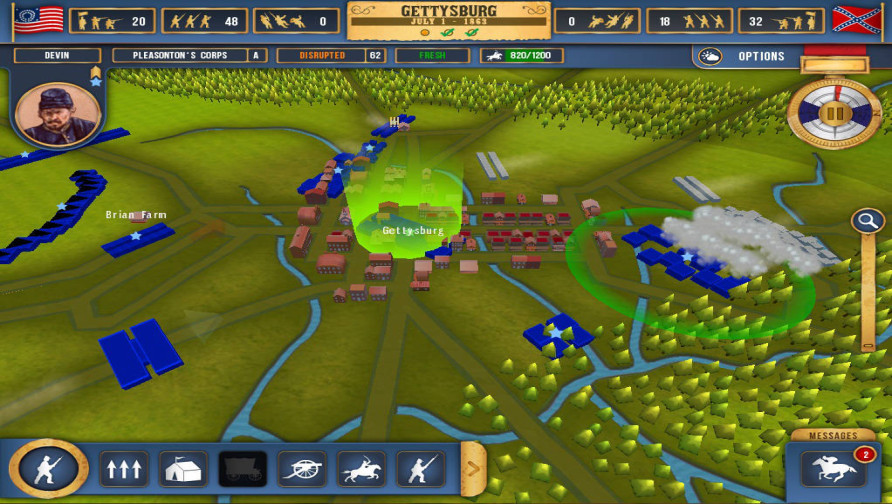892x504 pixels.
Task: Click the weather icon beside Options
Action: [x=711, y=56]
